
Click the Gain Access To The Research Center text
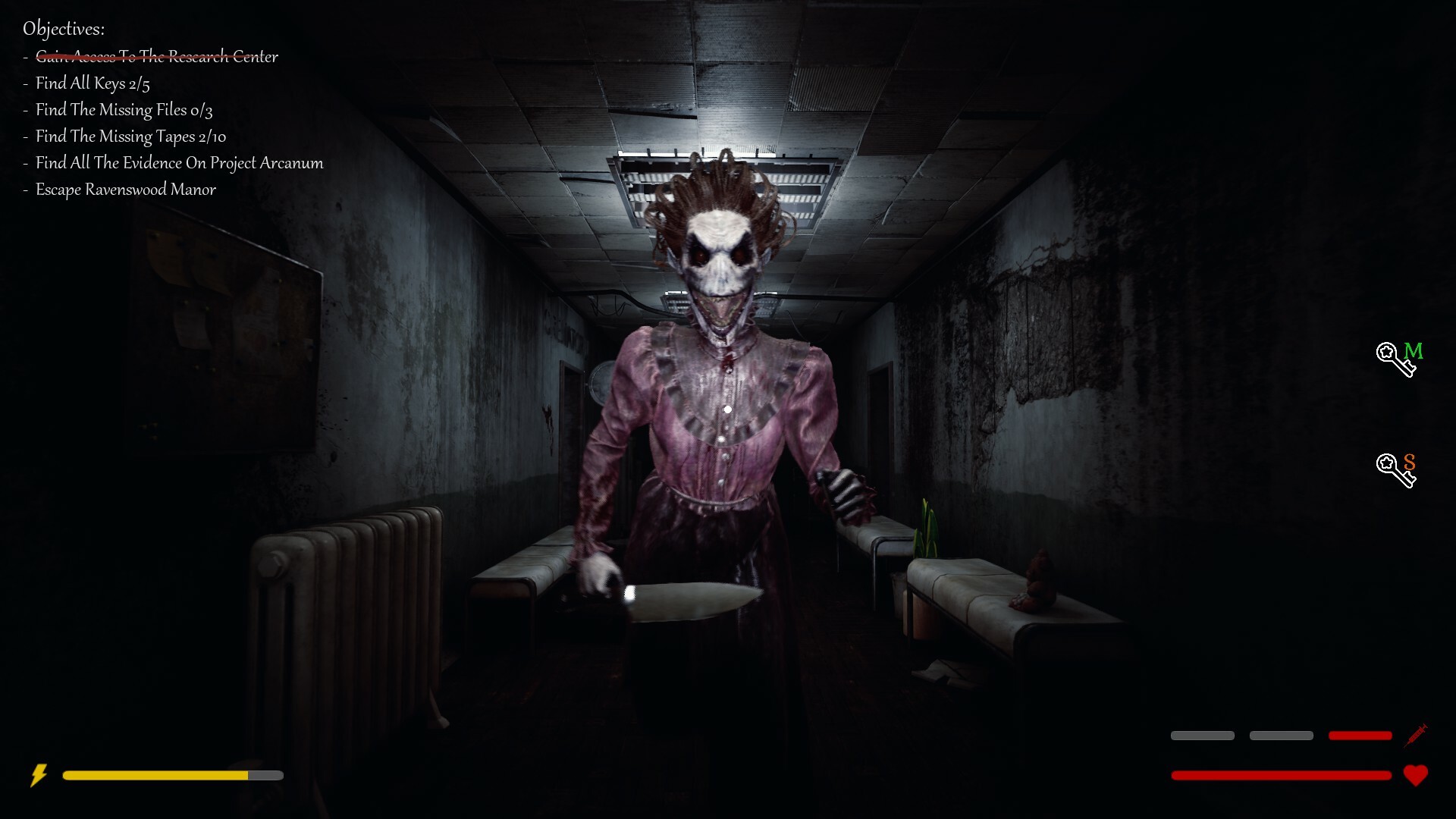(x=156, y=56)
